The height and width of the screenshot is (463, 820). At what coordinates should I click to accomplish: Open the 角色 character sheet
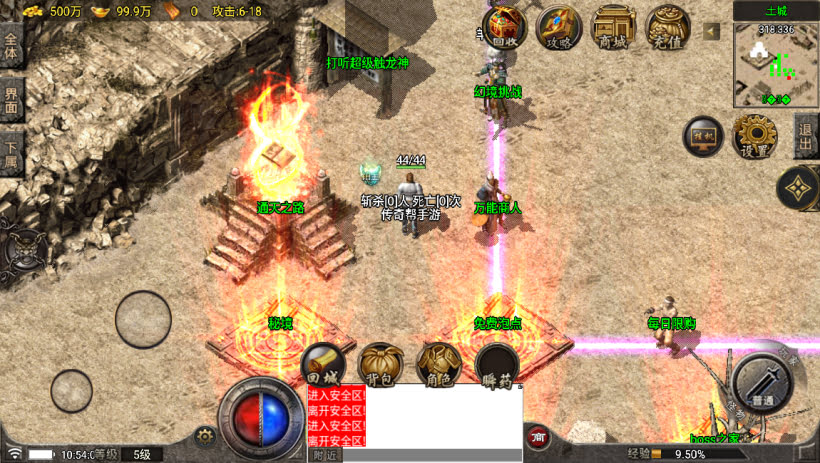click(438, 365)
